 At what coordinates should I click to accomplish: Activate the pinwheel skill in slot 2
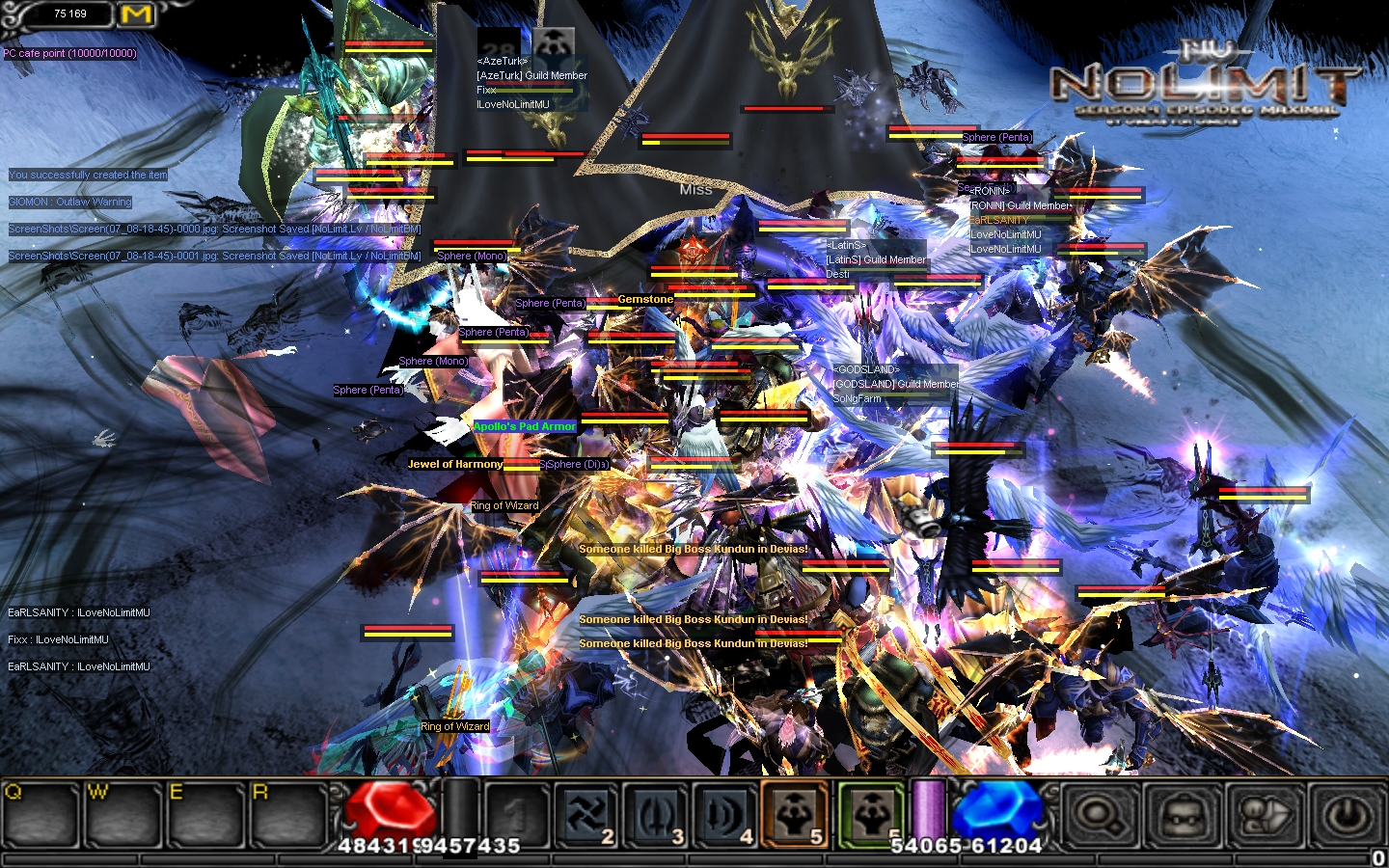click(x=586, y=815)
